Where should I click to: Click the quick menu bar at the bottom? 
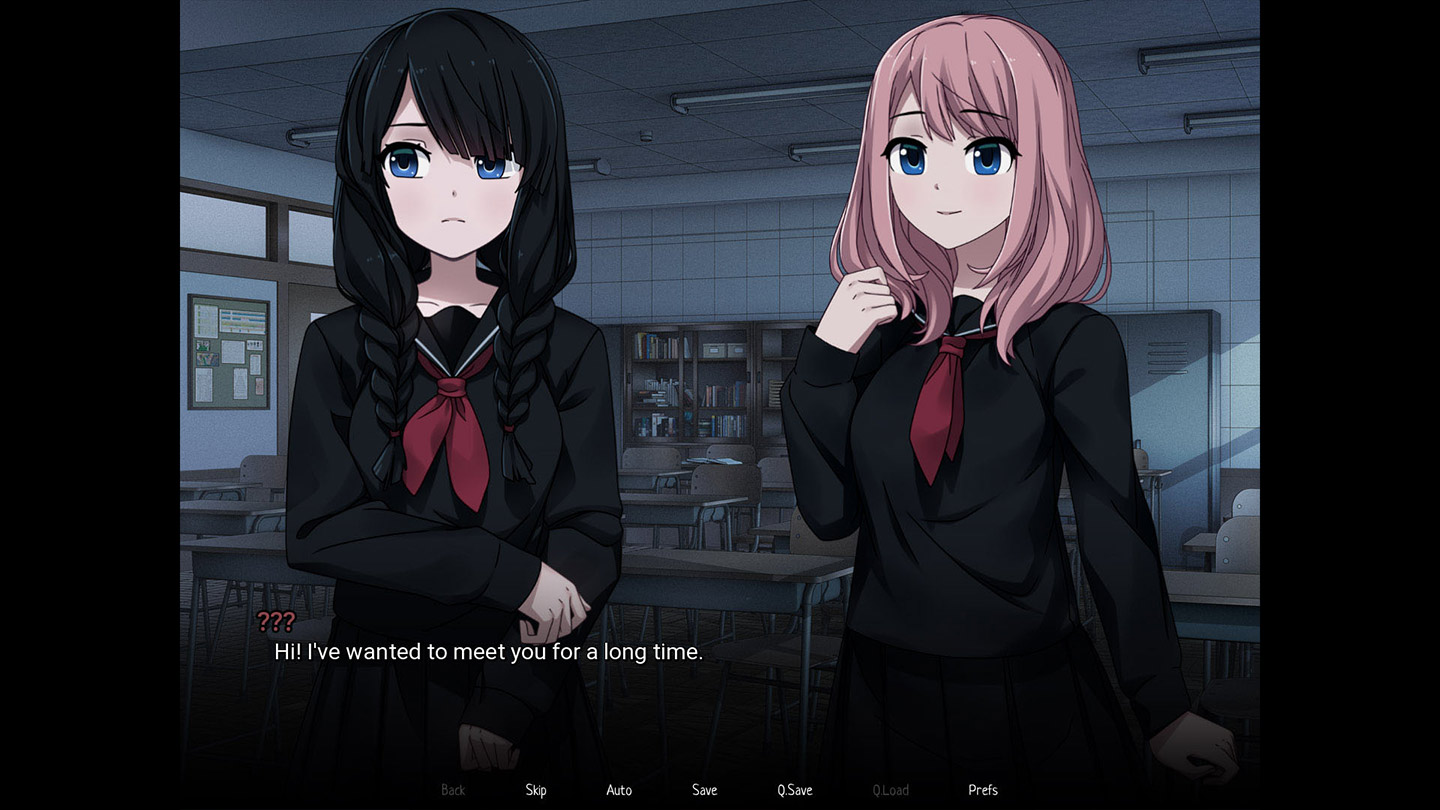[720, 789]
